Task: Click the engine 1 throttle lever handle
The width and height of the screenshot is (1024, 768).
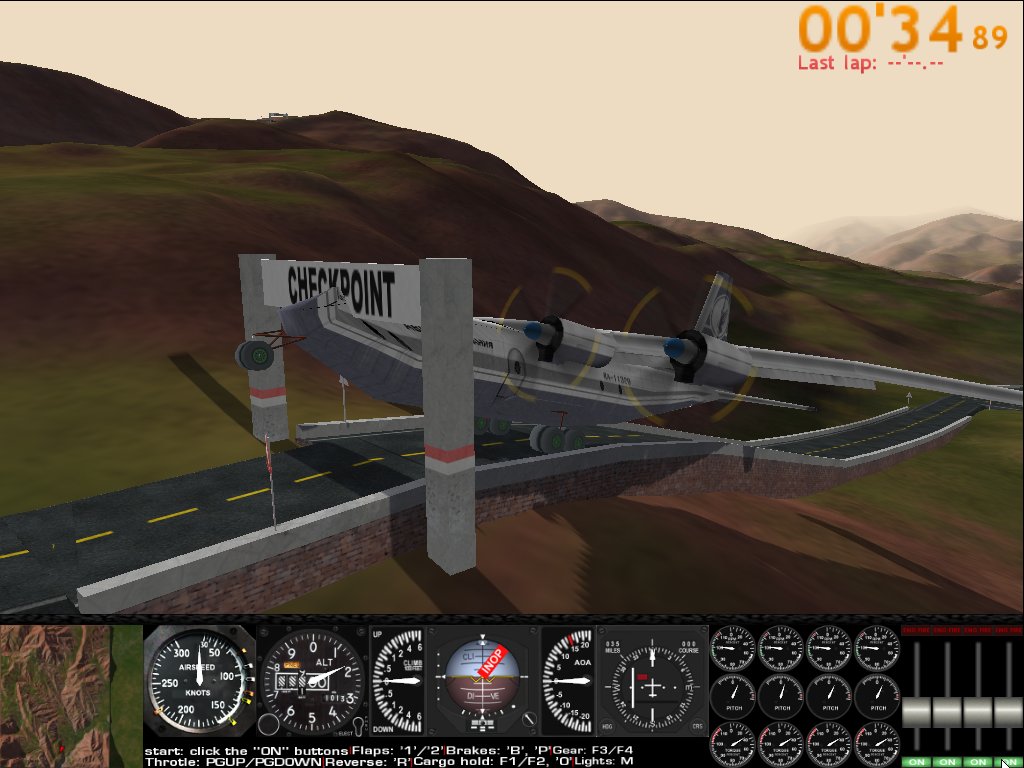Action: tap(917, 712)
